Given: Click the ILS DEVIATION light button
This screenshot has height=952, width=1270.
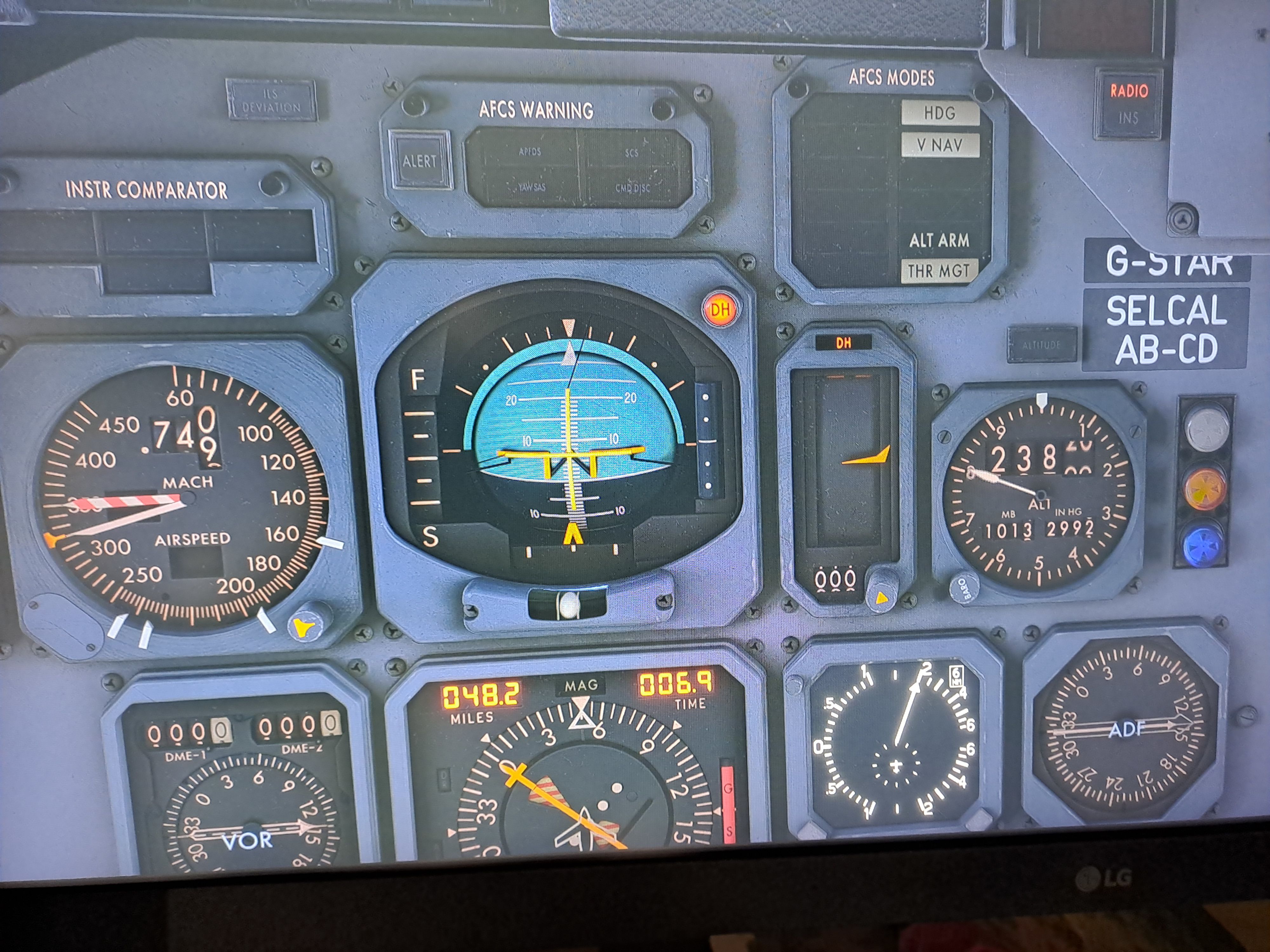Looking at the screenshot, I should click(x=271, y=100).
